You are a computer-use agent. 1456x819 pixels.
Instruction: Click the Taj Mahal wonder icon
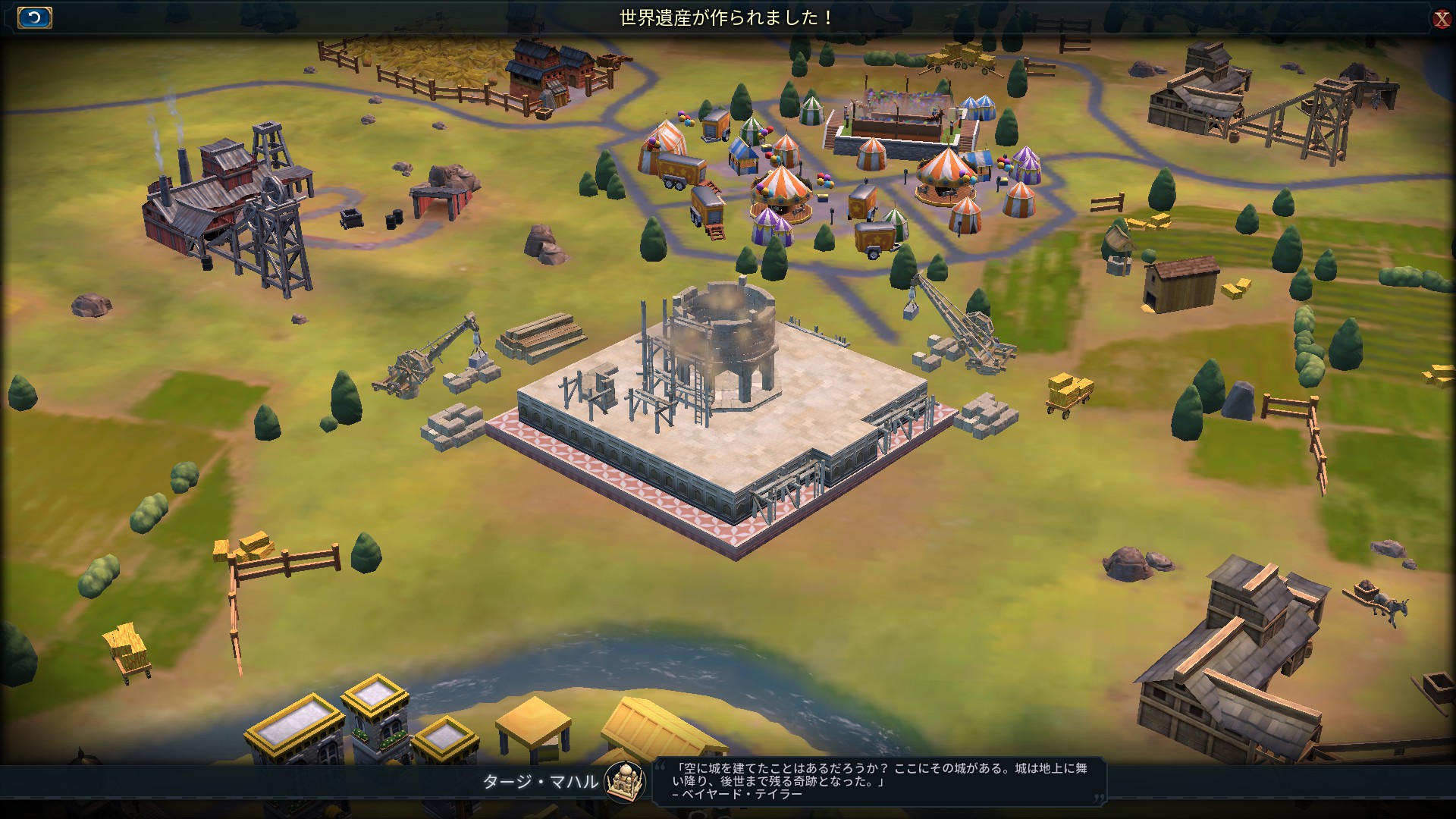click(x=625, y=781)
